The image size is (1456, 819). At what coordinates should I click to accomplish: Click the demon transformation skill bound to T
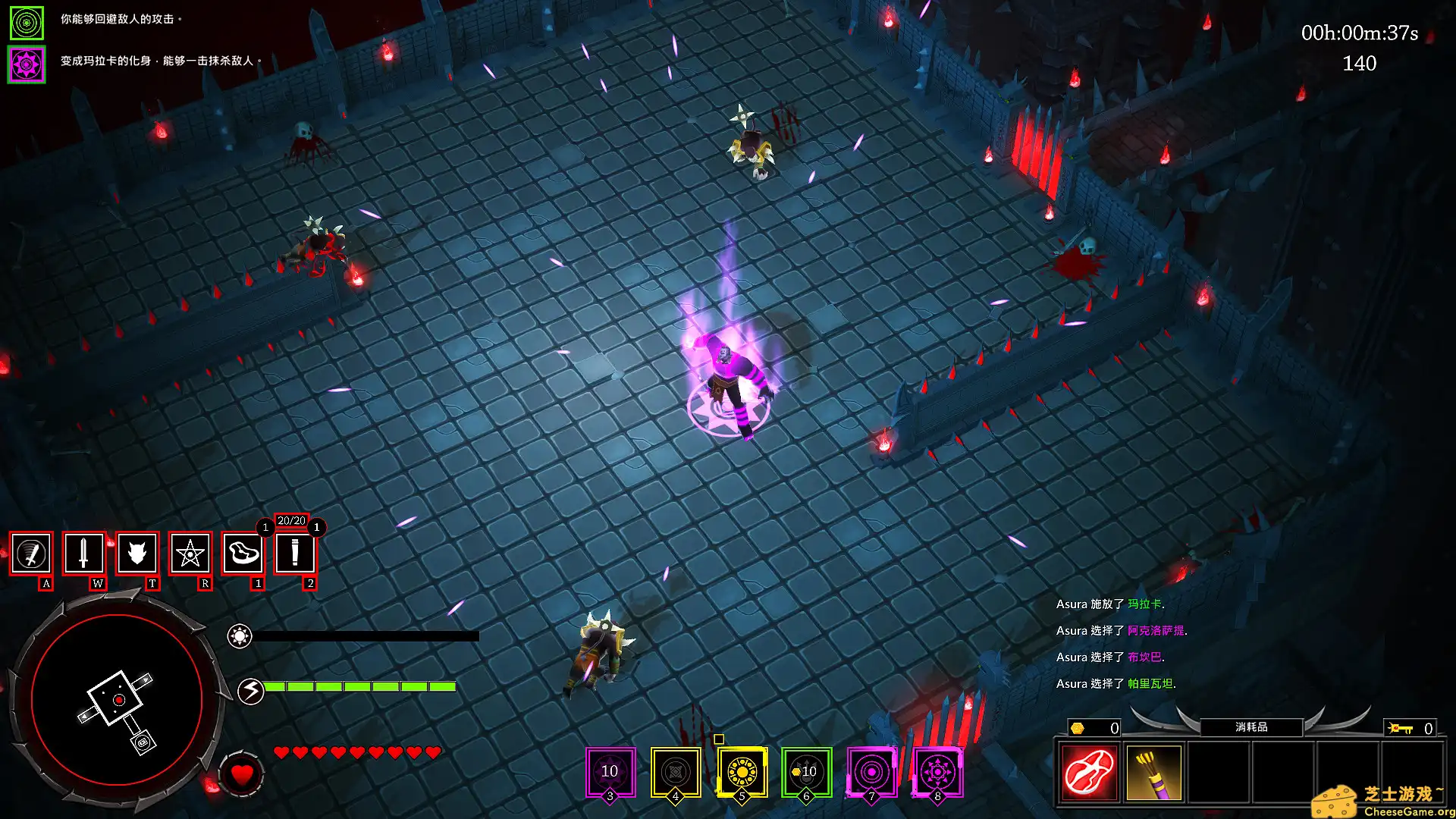[x=136, y=554]
